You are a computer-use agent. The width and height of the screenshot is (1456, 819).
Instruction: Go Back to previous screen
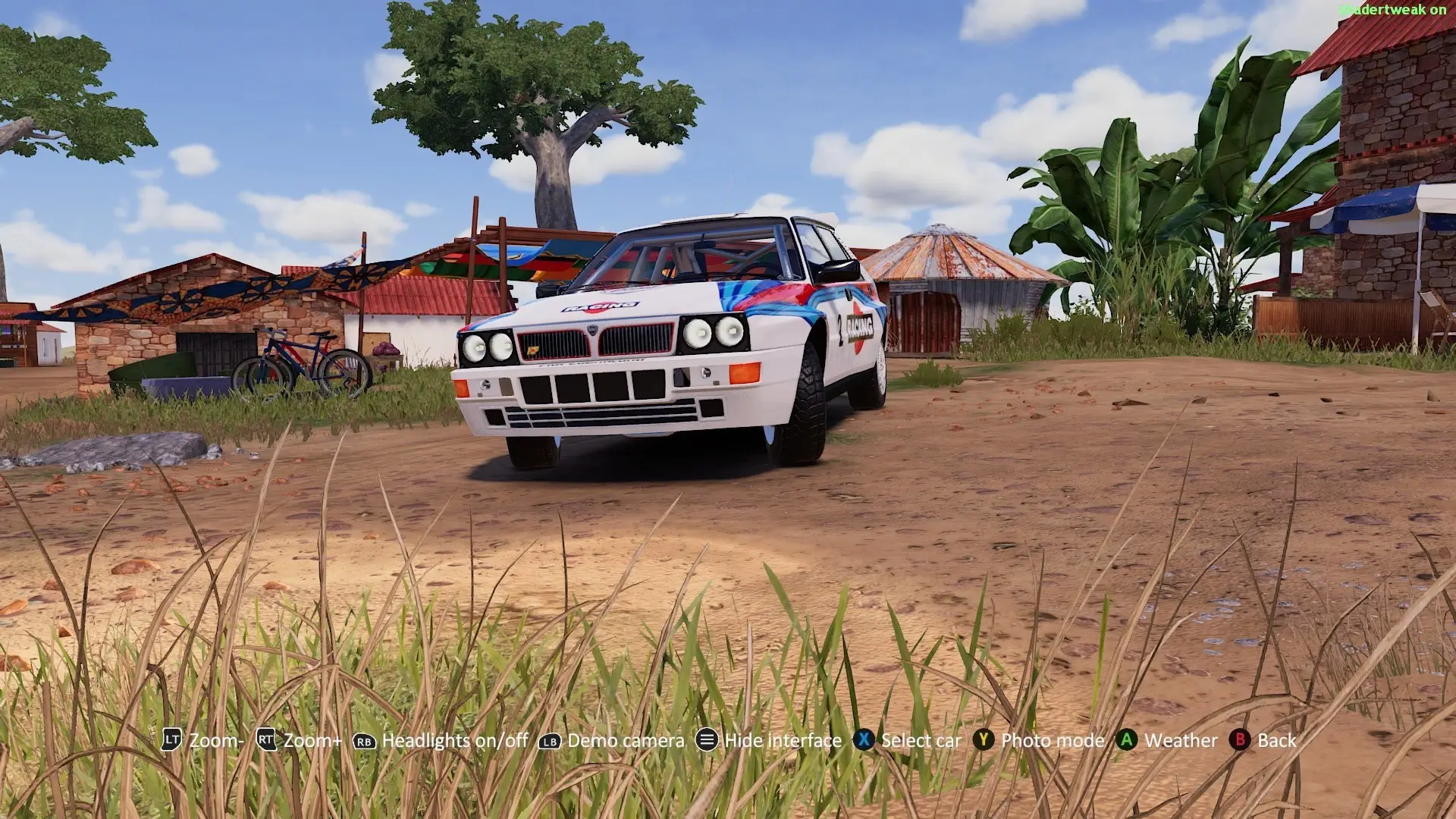click(1278, 740)
